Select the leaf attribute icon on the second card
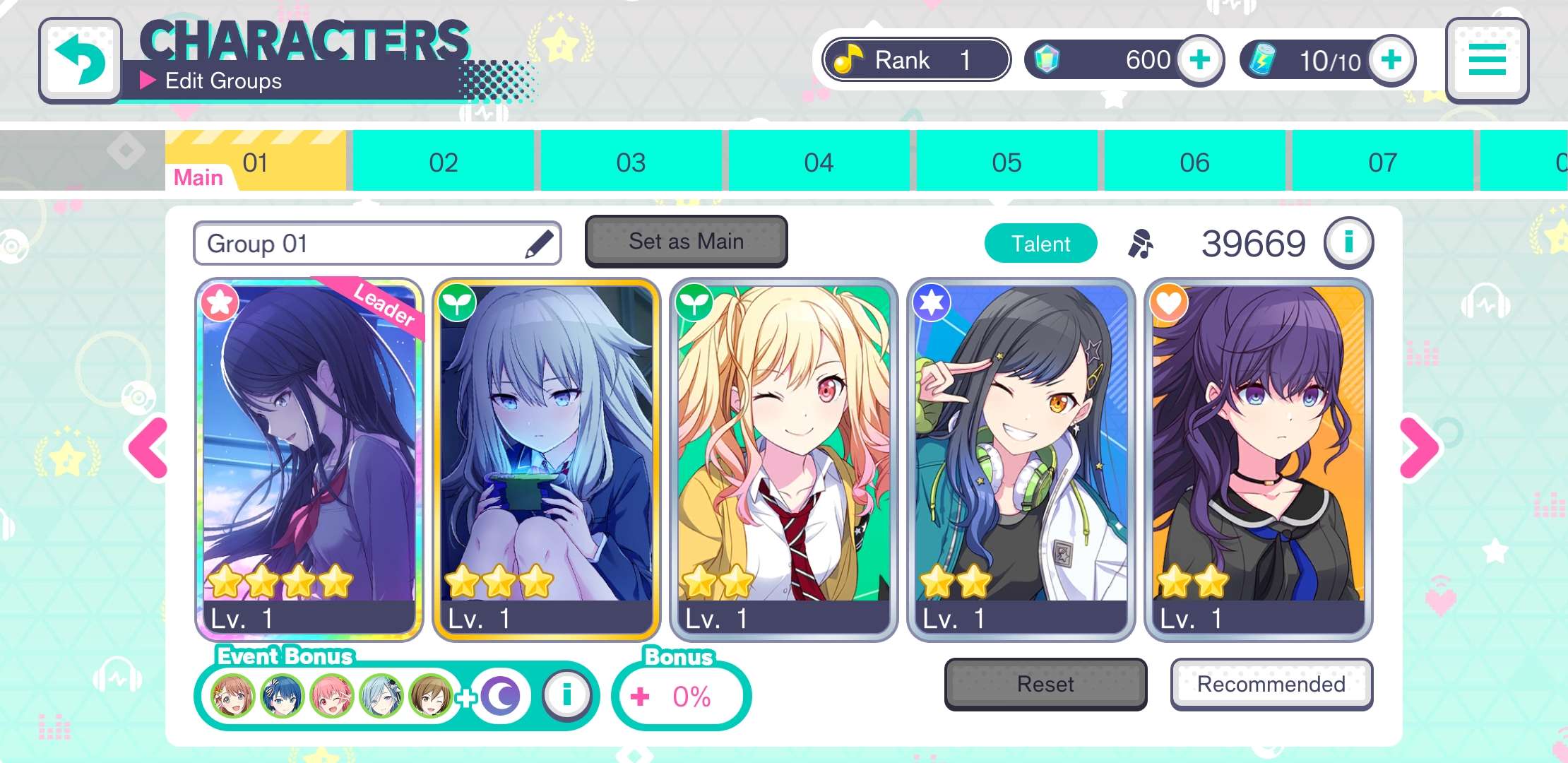Screen dimensions: 1568x763 tap(458, 302)
